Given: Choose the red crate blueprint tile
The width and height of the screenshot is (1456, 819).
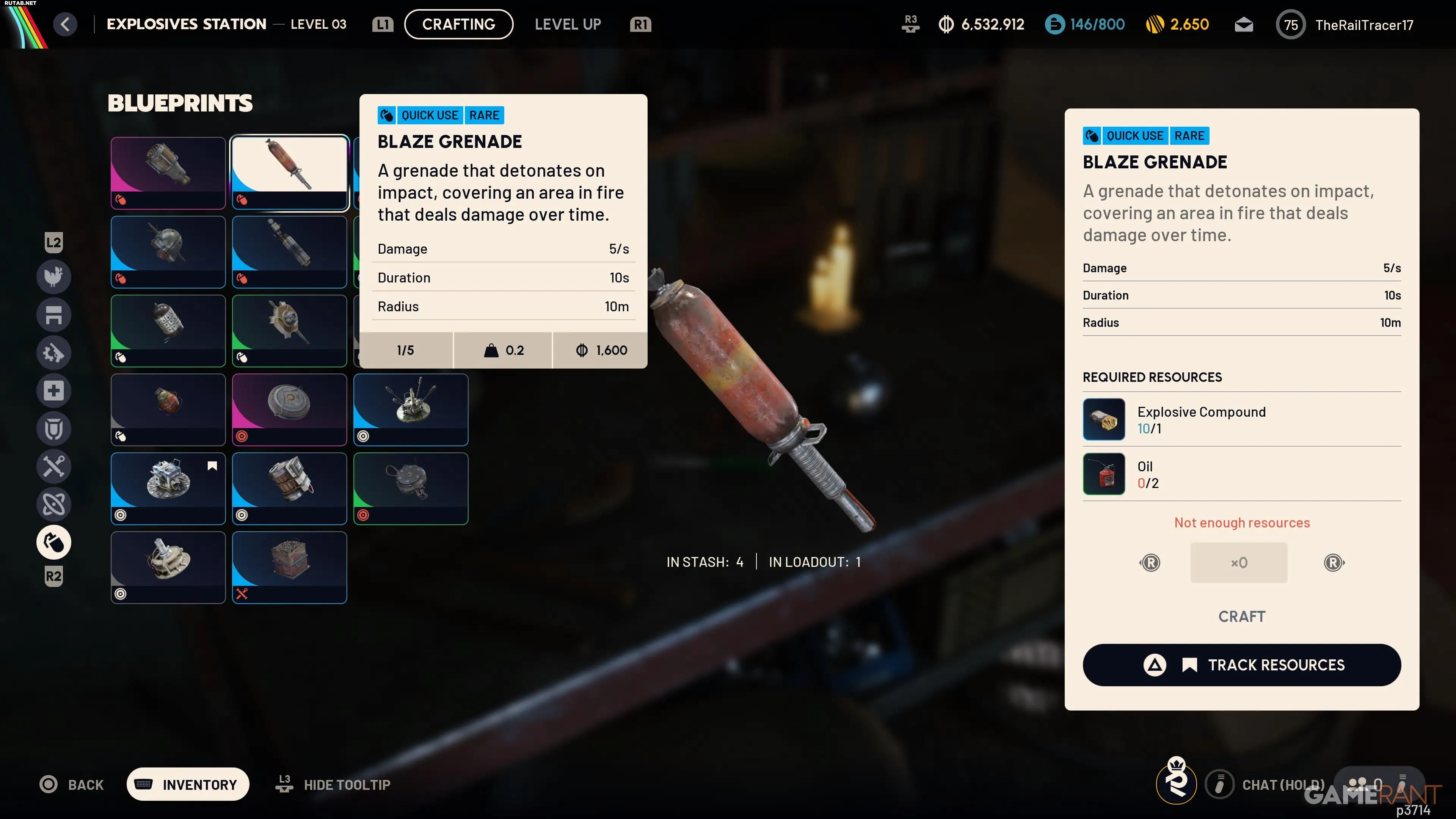Looking at the screenshot, I should click(289, 567).
